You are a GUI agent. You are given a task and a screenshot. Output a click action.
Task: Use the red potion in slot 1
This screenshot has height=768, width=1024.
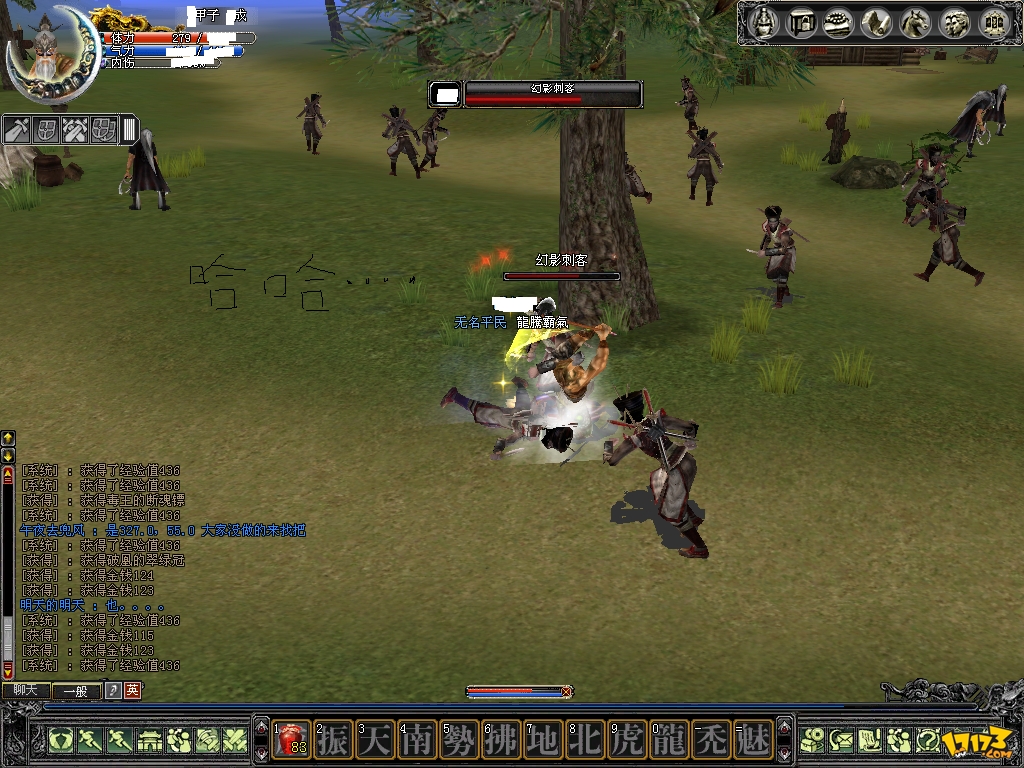292,740
